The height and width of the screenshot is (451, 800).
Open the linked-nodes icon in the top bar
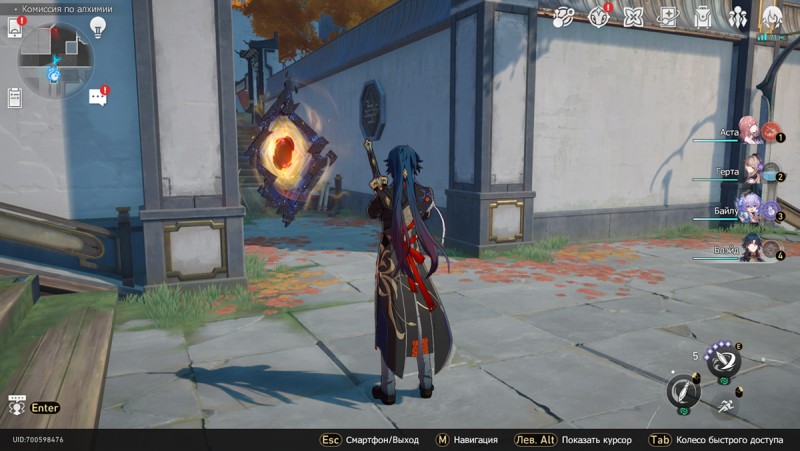[563, 16]
